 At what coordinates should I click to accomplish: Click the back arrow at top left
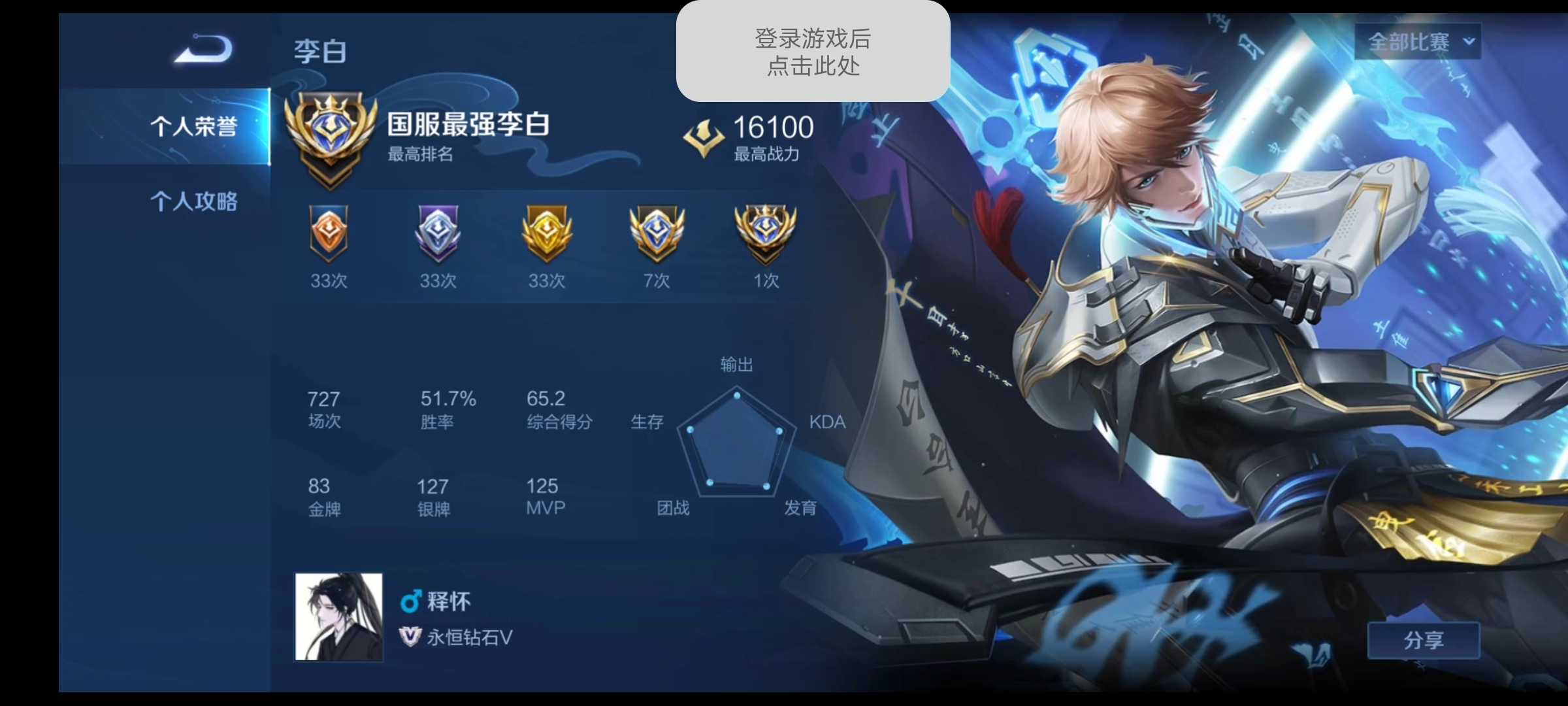[203, 49]
